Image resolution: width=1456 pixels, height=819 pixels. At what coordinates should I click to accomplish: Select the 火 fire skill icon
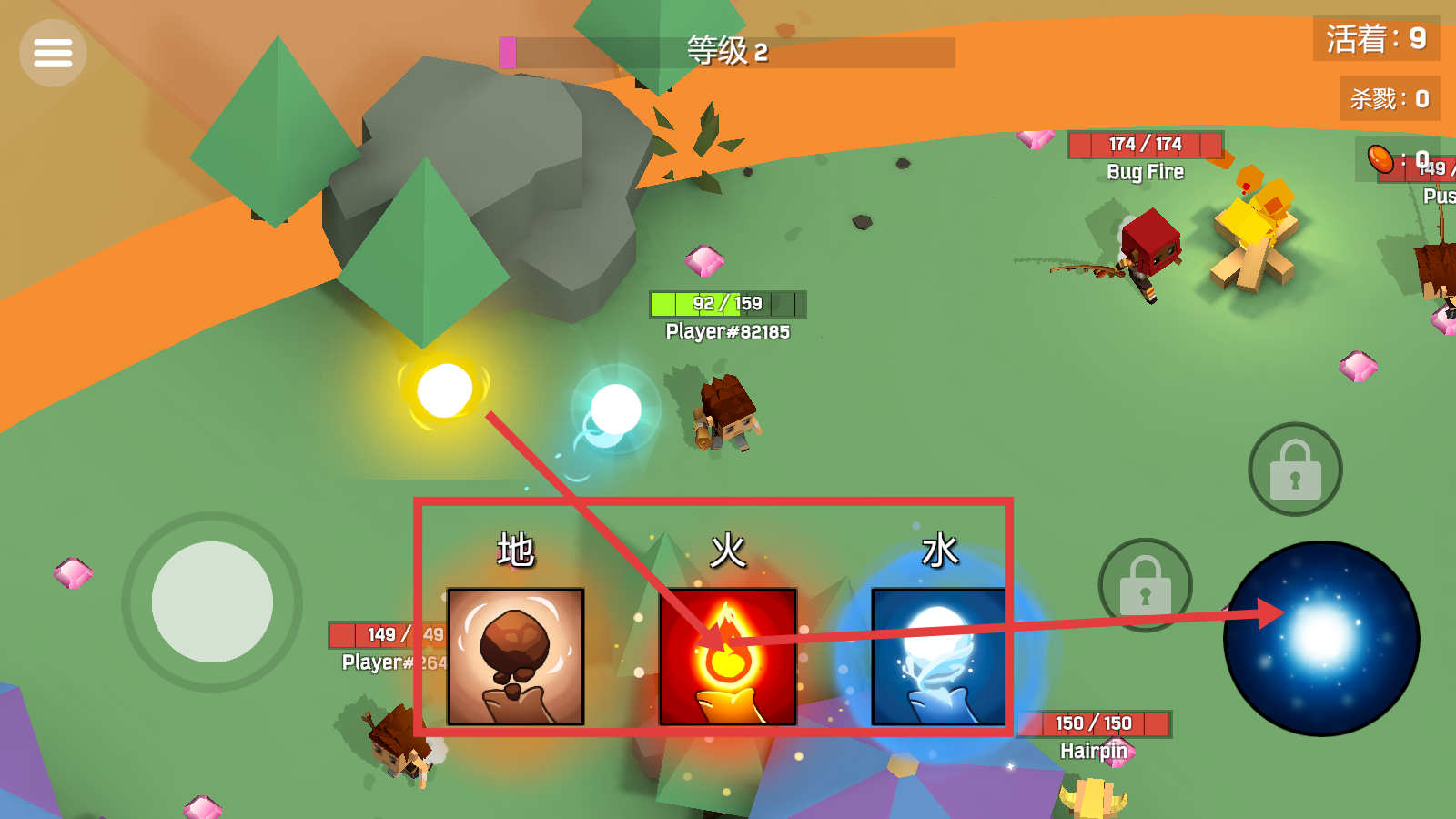tap(726, 657)
